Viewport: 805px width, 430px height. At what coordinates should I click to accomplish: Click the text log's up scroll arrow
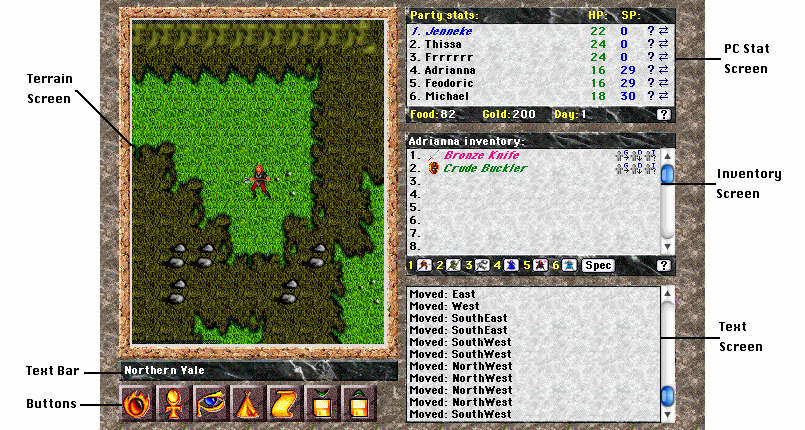click(x=668, y=294)
